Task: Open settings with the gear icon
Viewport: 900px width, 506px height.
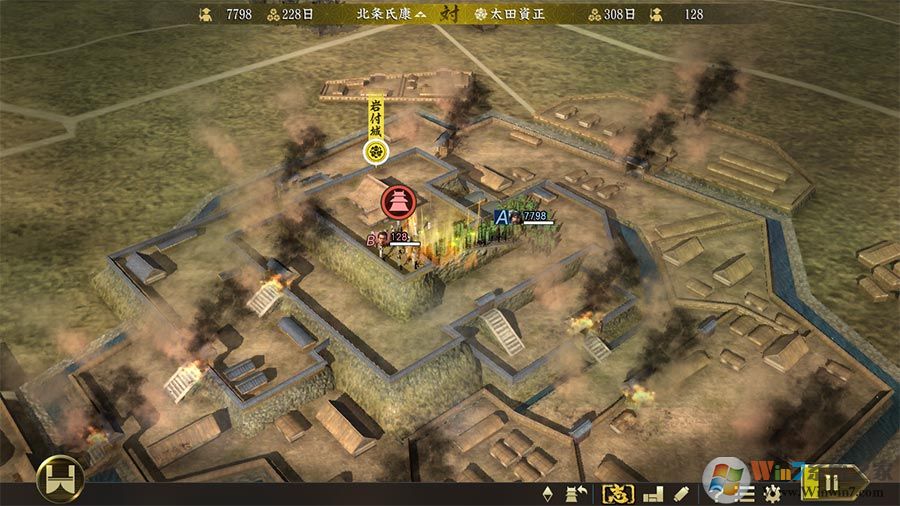Action: pos(771,493)
